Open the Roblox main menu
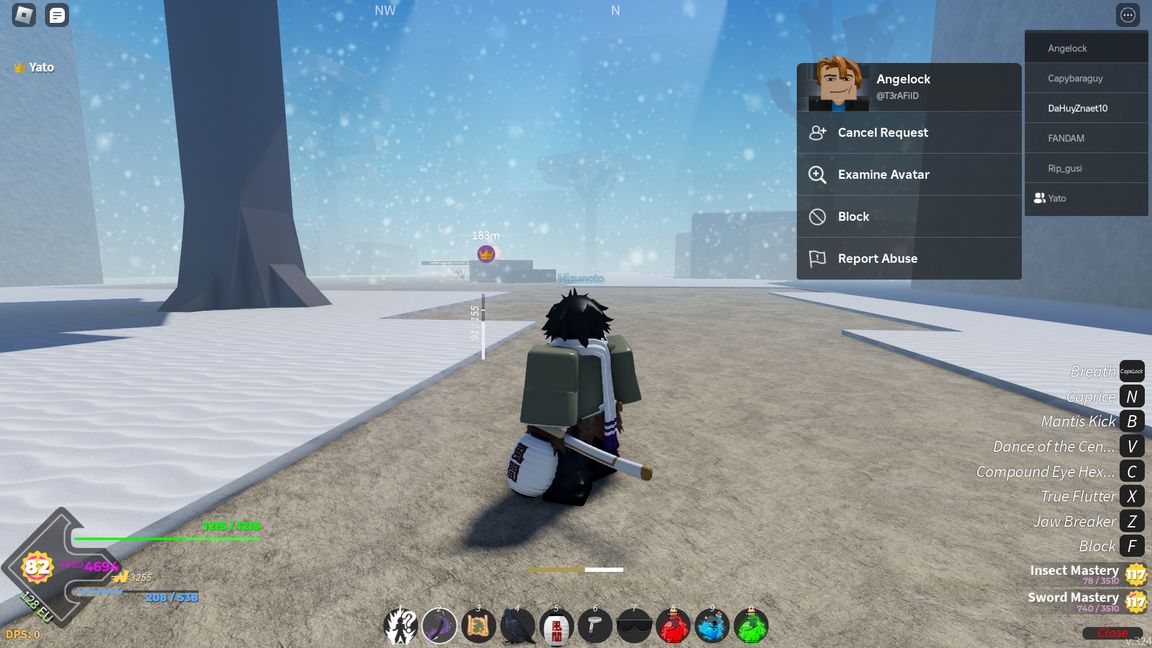 pos(23,15)
